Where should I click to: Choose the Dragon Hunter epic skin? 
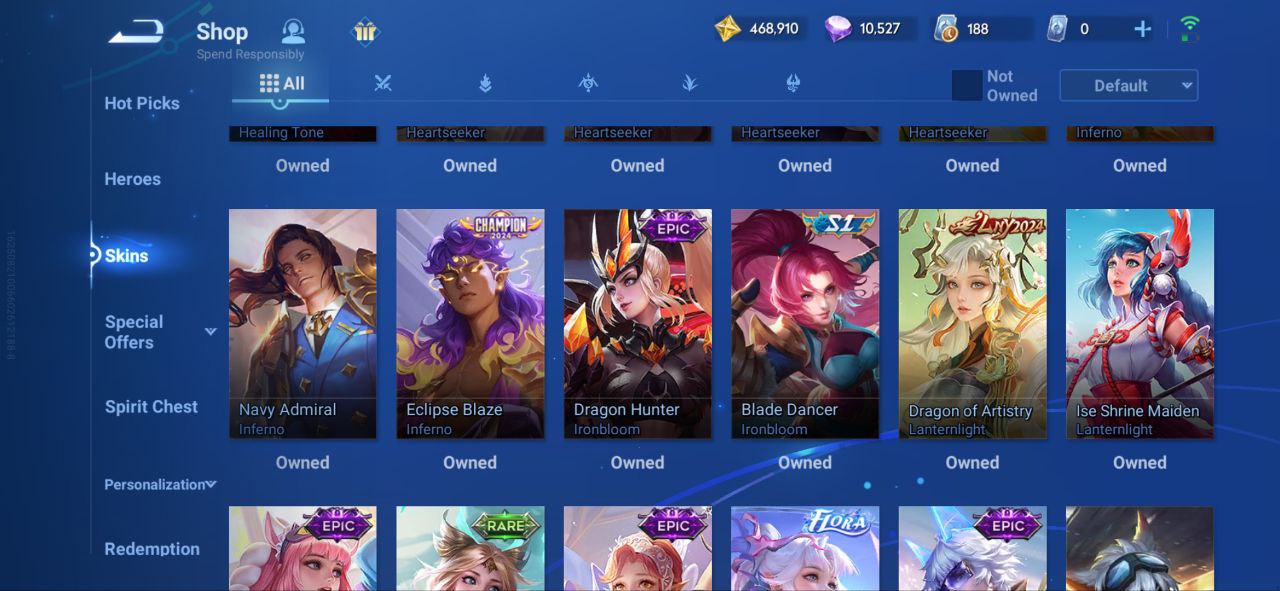coord(637,323)
